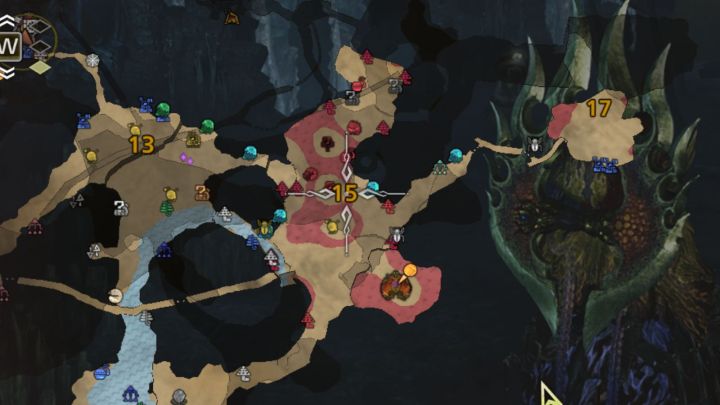Viewport: 720px width, 405px height.
Task: Click the map layer switcher icon
Action: 36,42
